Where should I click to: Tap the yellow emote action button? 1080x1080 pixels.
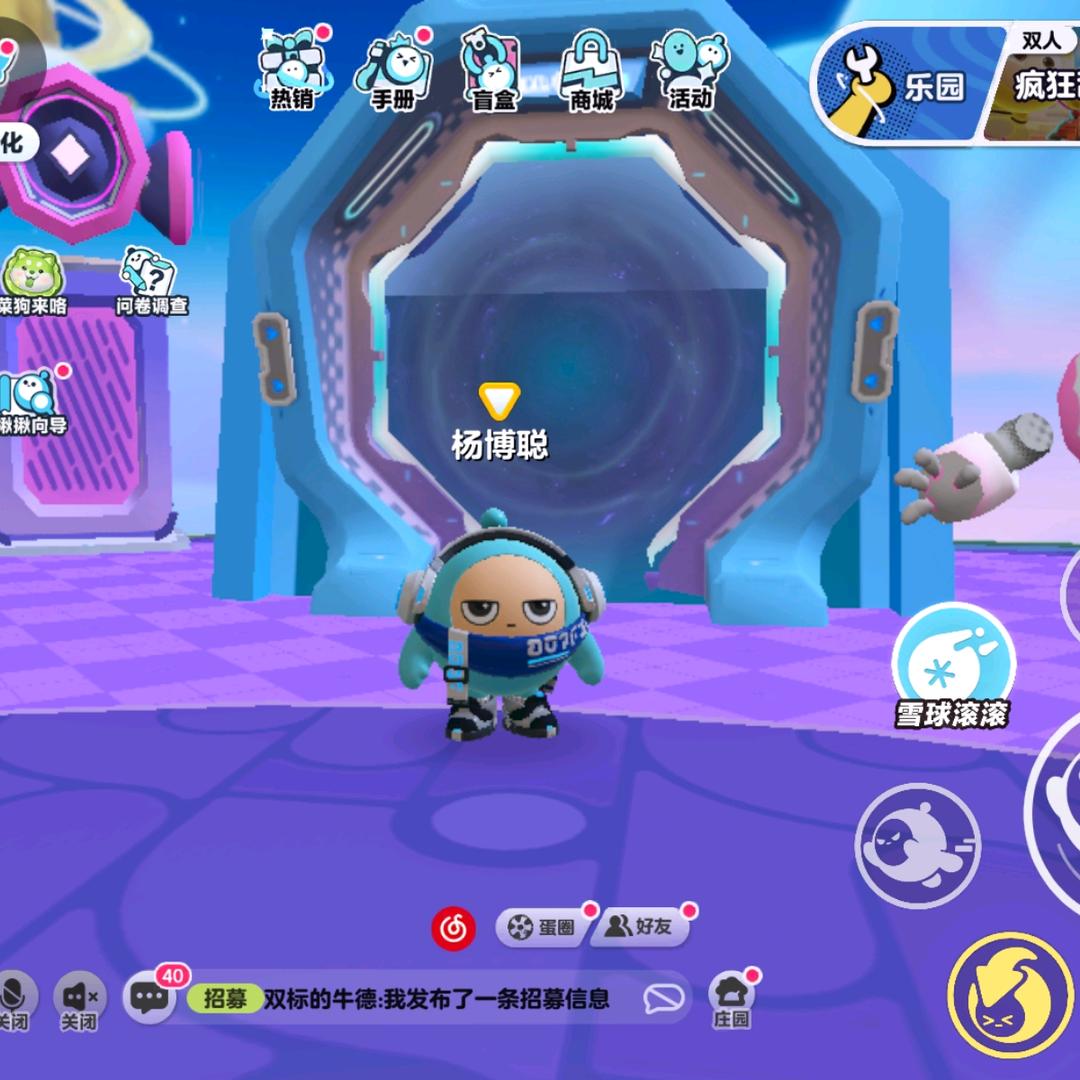coord(1010,995)
